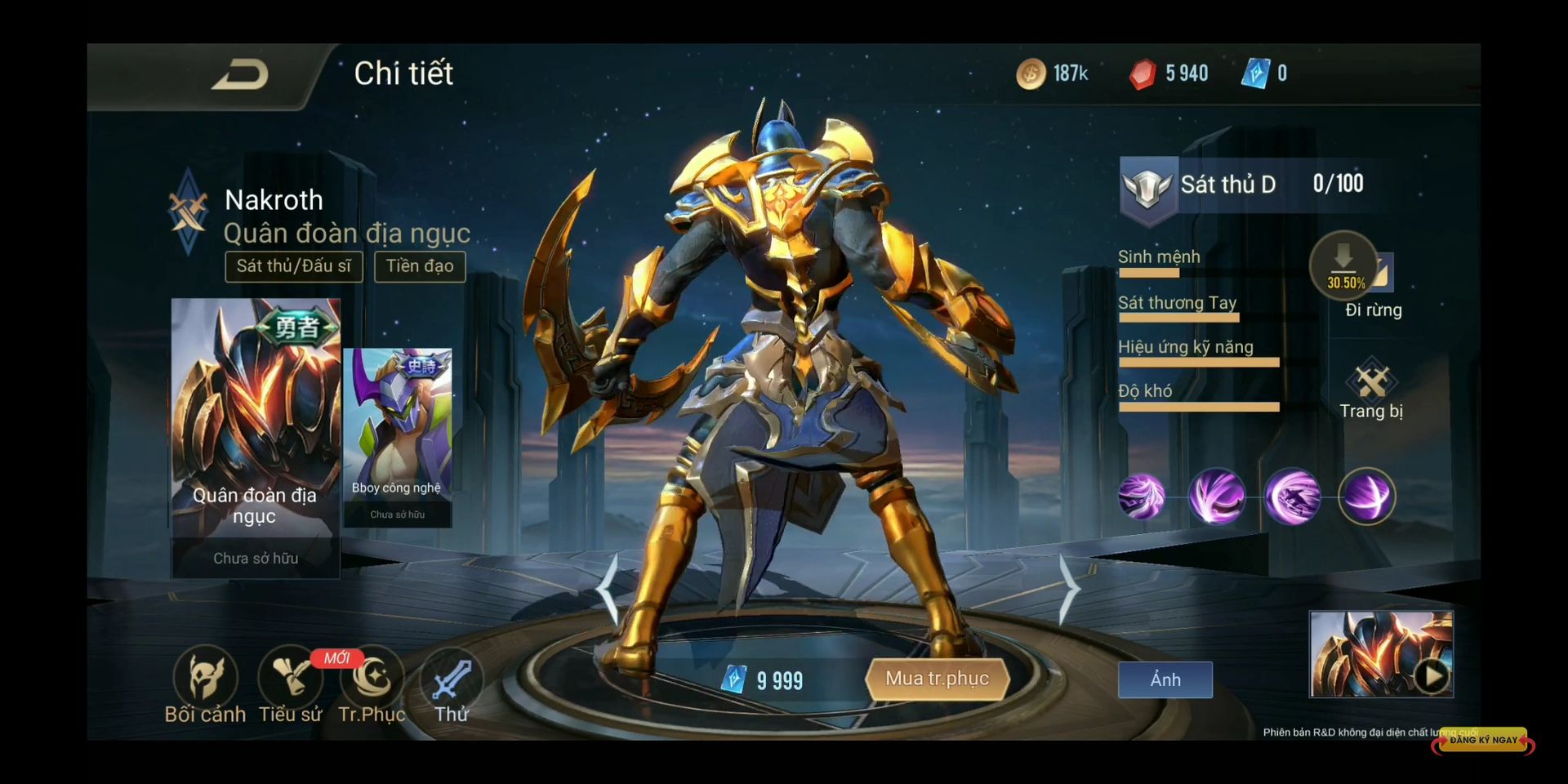The height and width of the screenshot is (784, 1568).
Task: Open the Ảnh image view
Action: (x=1165, y=679)
